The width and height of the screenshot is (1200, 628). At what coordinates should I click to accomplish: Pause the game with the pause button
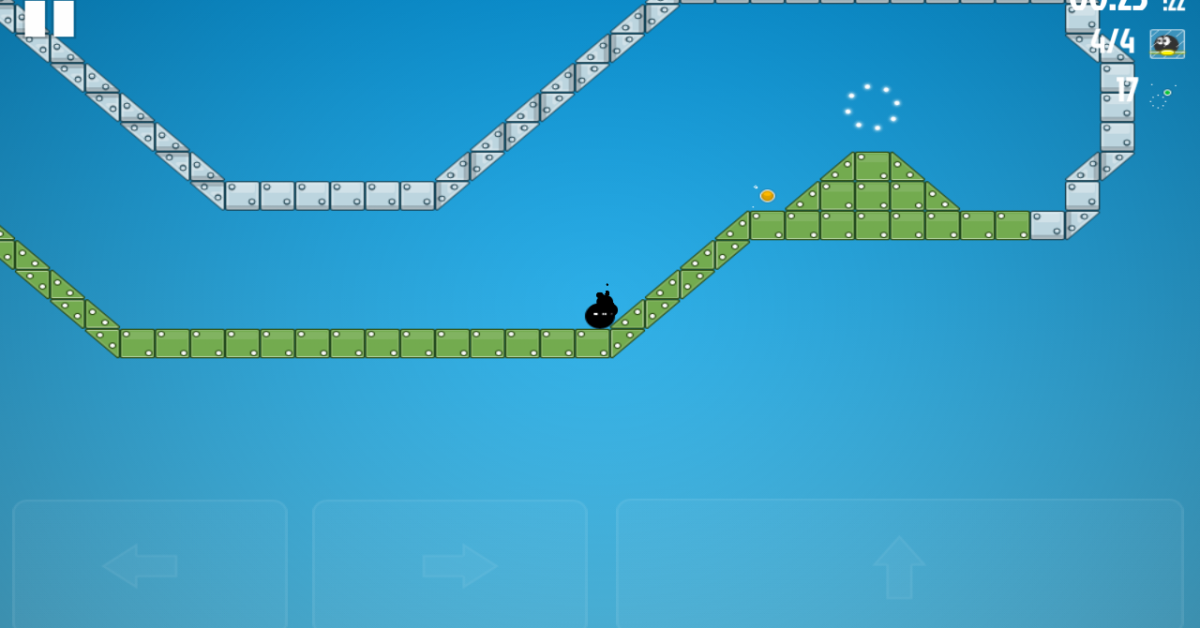[x=49, y=17]
